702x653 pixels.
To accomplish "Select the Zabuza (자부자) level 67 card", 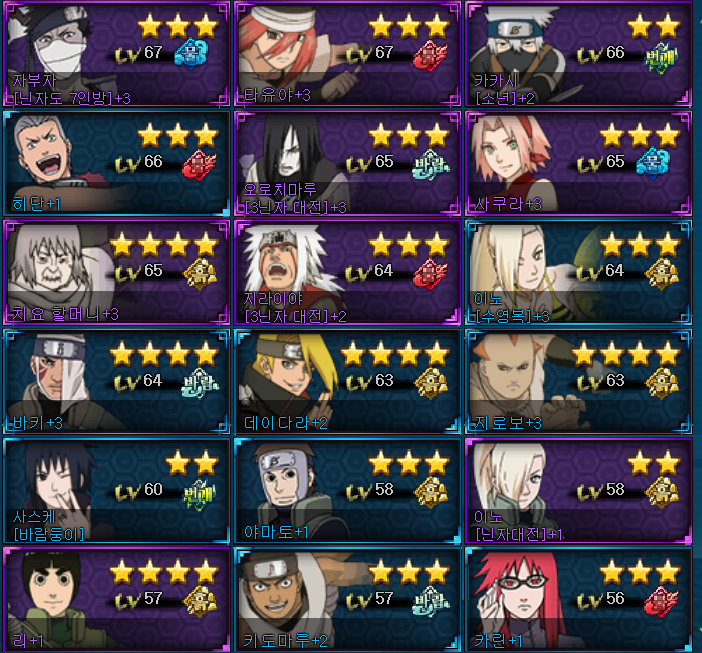I will pyautogui.click(x=116, y=54).
